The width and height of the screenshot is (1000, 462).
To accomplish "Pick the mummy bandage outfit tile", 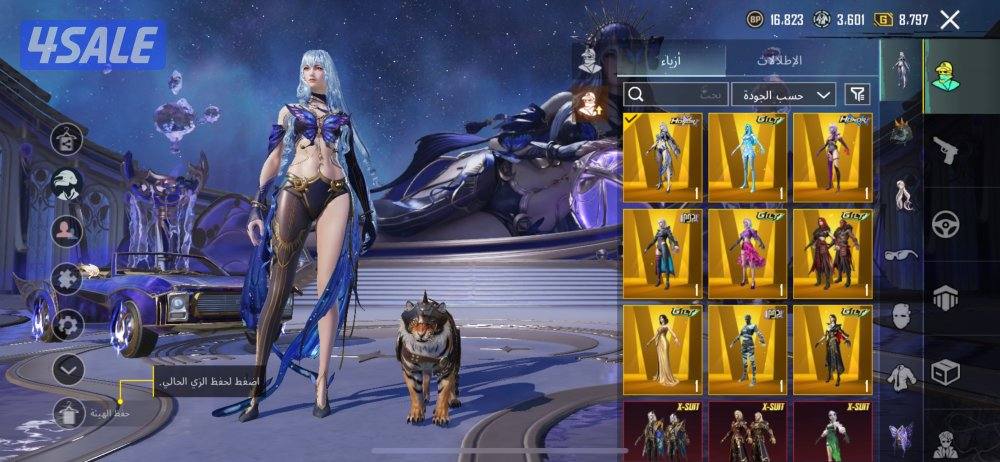I will (x=747, y=349).
